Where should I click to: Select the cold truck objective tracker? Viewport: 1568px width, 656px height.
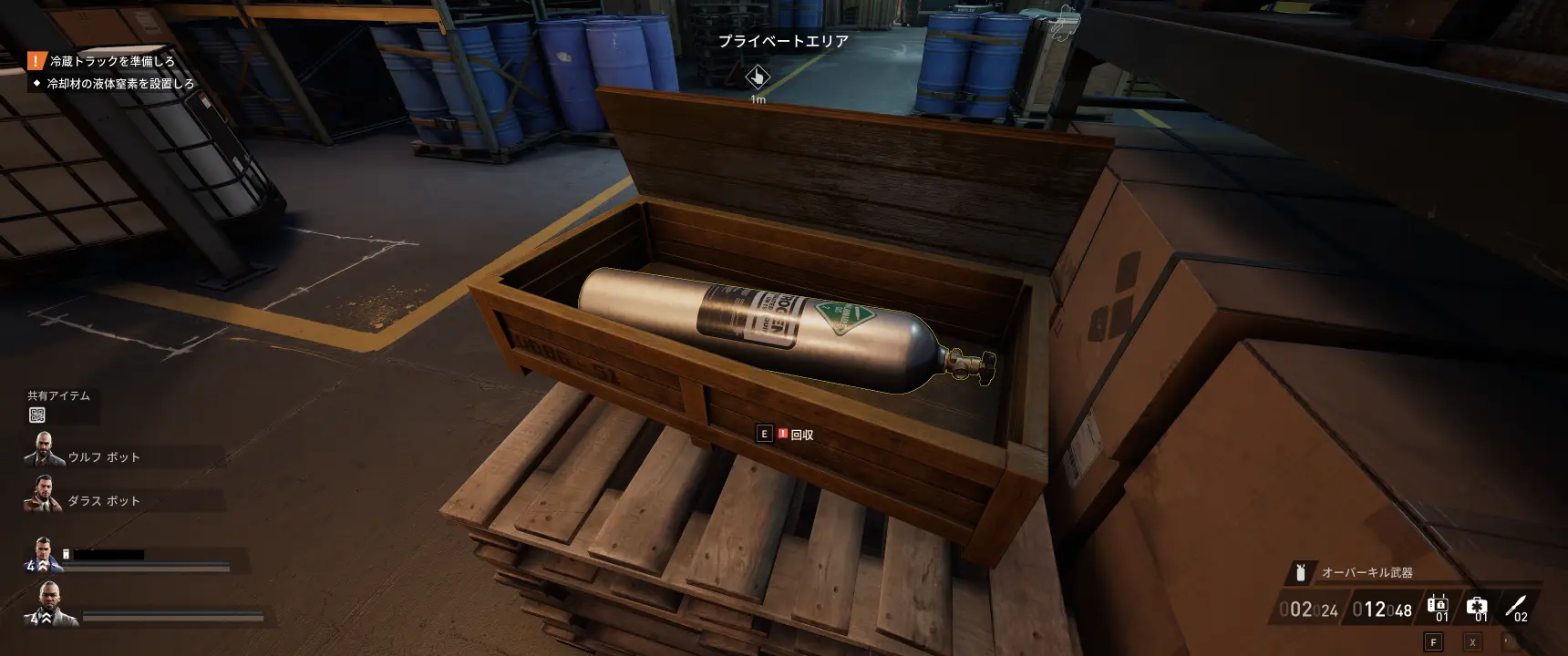point(111,61)
